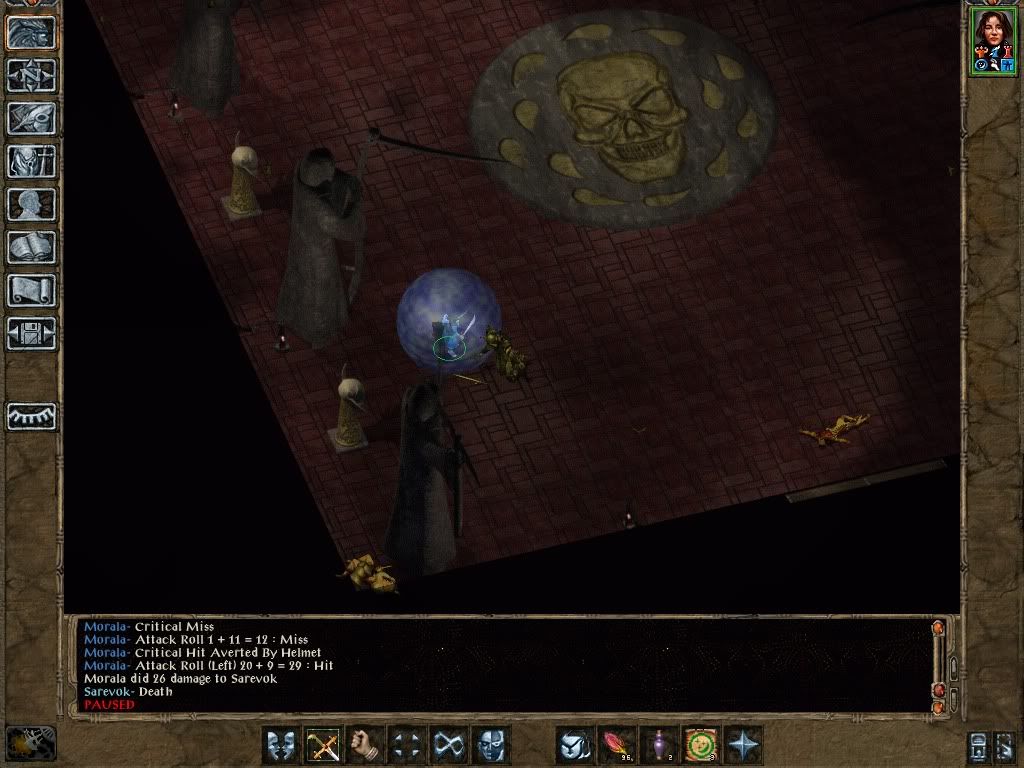Click the game clock in the bottom-left corner
Image resolution: width=1024 pixels, height=768 pixels.
click(30, 743)
